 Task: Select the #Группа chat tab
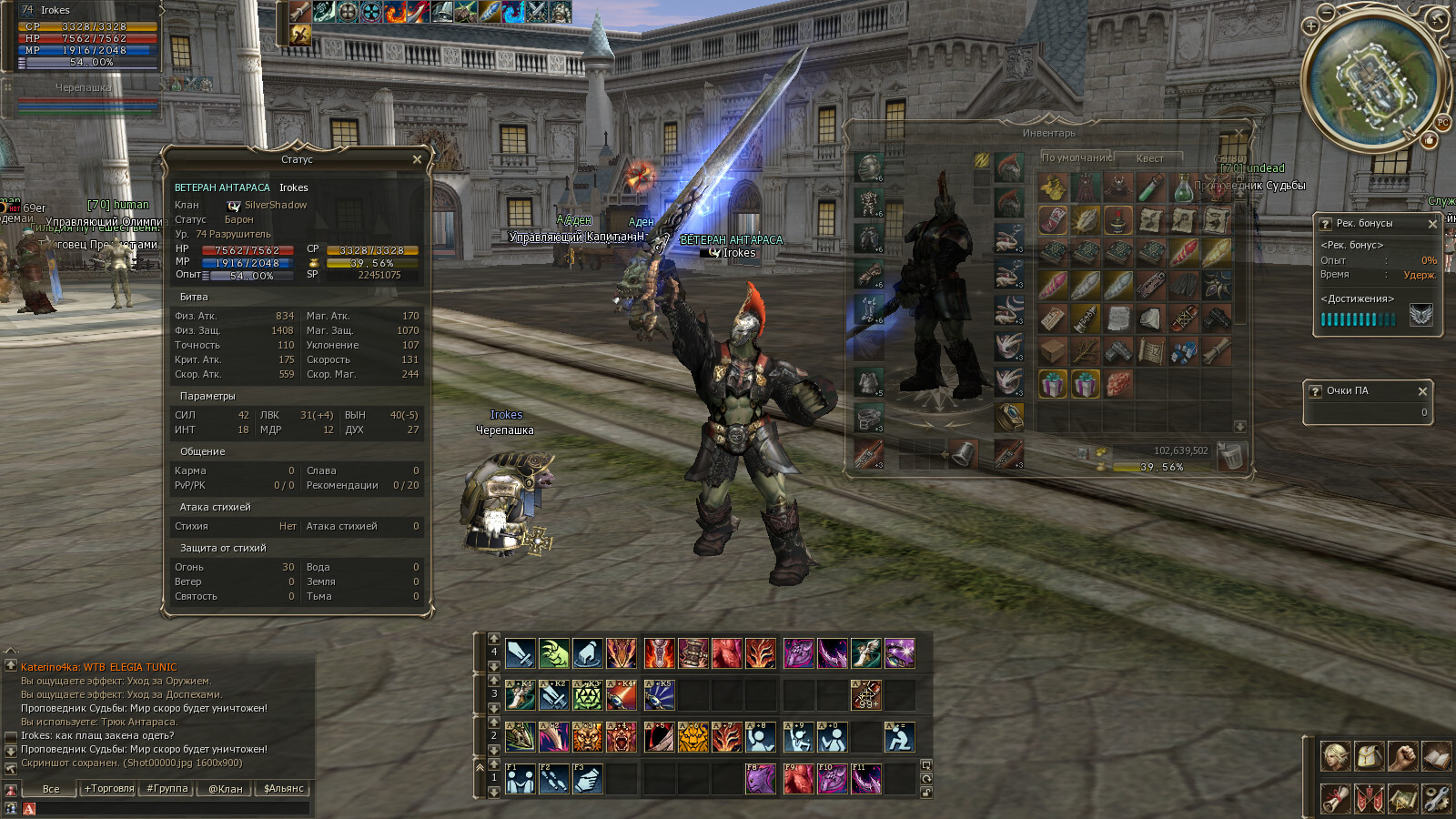[x=167, y=789]
